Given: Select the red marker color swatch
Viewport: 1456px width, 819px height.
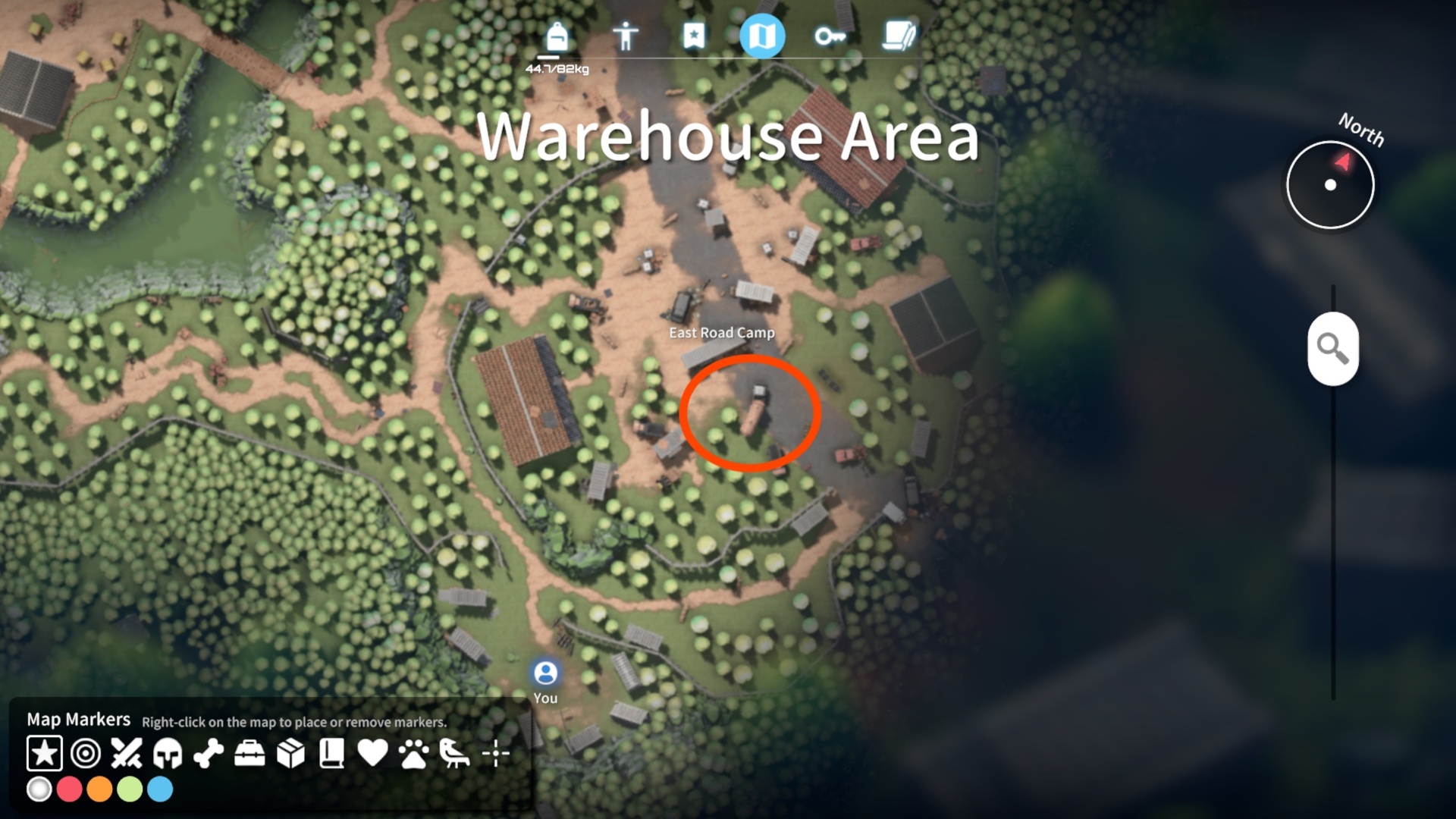Looking at the screenshot, I should pyautogui.click(x=71, y=789).
